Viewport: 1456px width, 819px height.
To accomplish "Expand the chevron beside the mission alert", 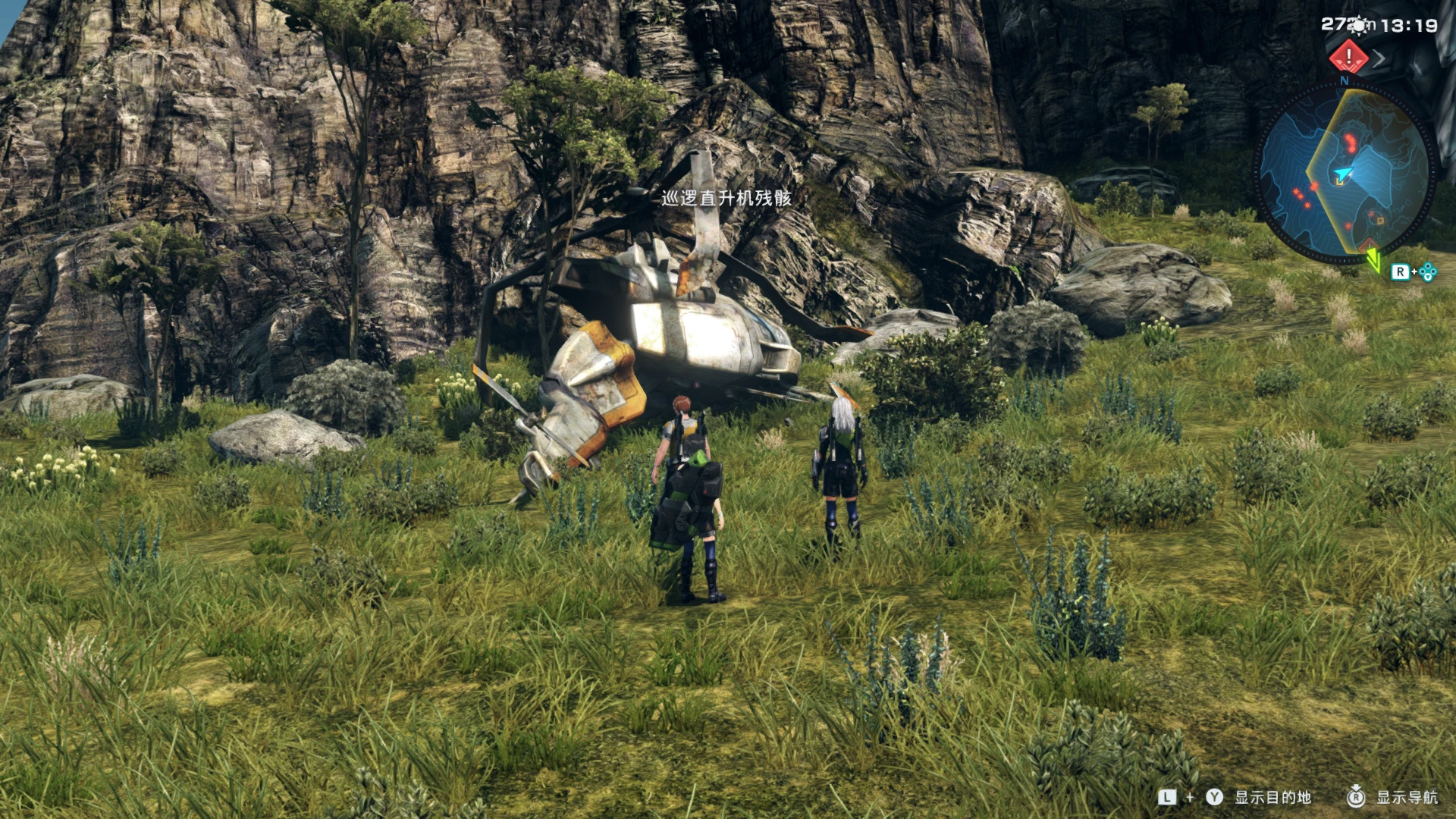I will [1380, 59].
